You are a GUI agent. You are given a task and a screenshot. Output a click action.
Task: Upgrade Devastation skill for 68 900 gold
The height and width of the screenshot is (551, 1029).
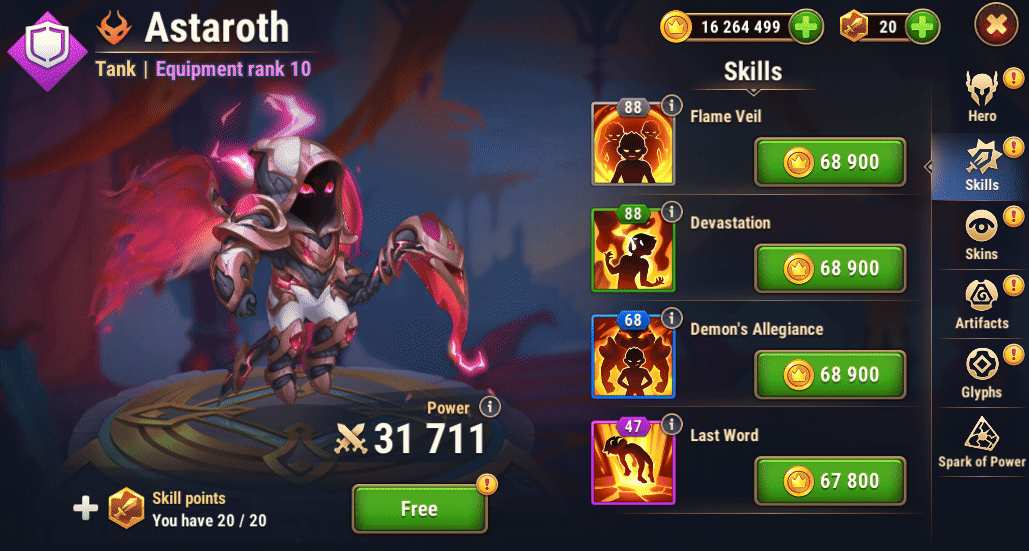tap(830, 268)
